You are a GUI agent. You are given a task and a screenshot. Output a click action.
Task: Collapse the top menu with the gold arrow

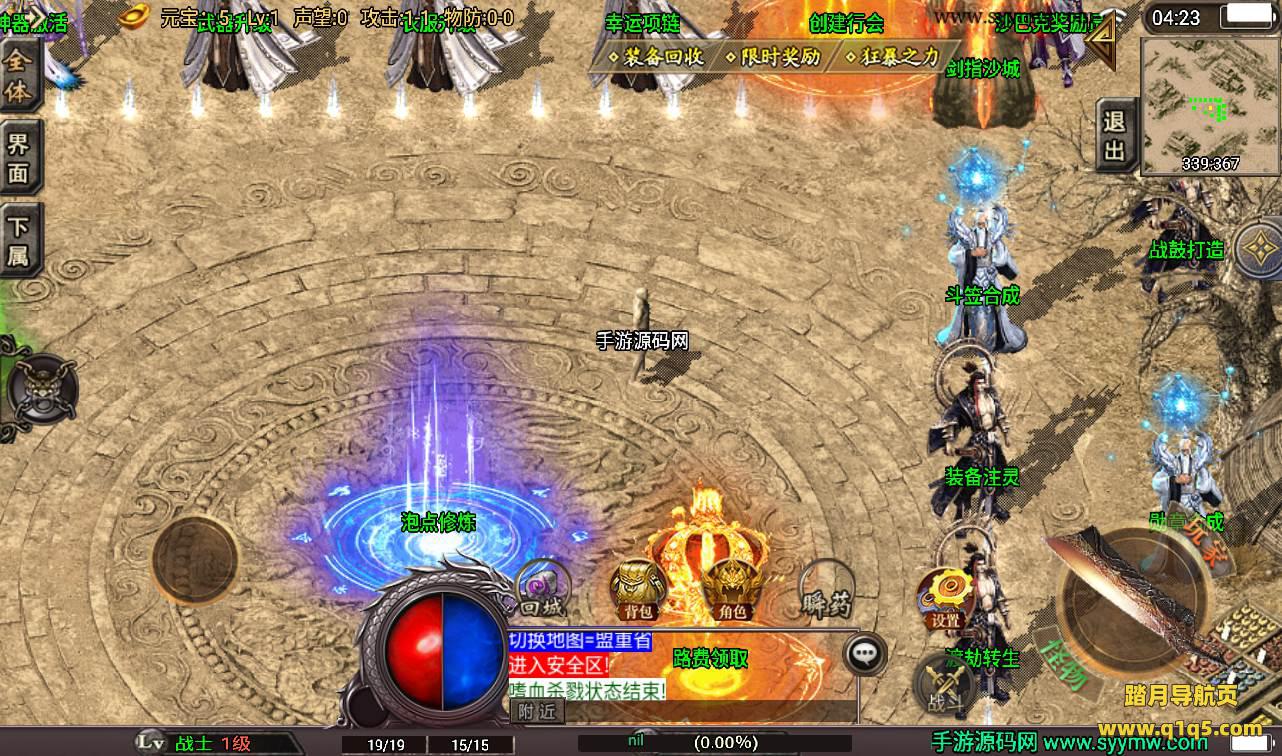point(1101,41)
